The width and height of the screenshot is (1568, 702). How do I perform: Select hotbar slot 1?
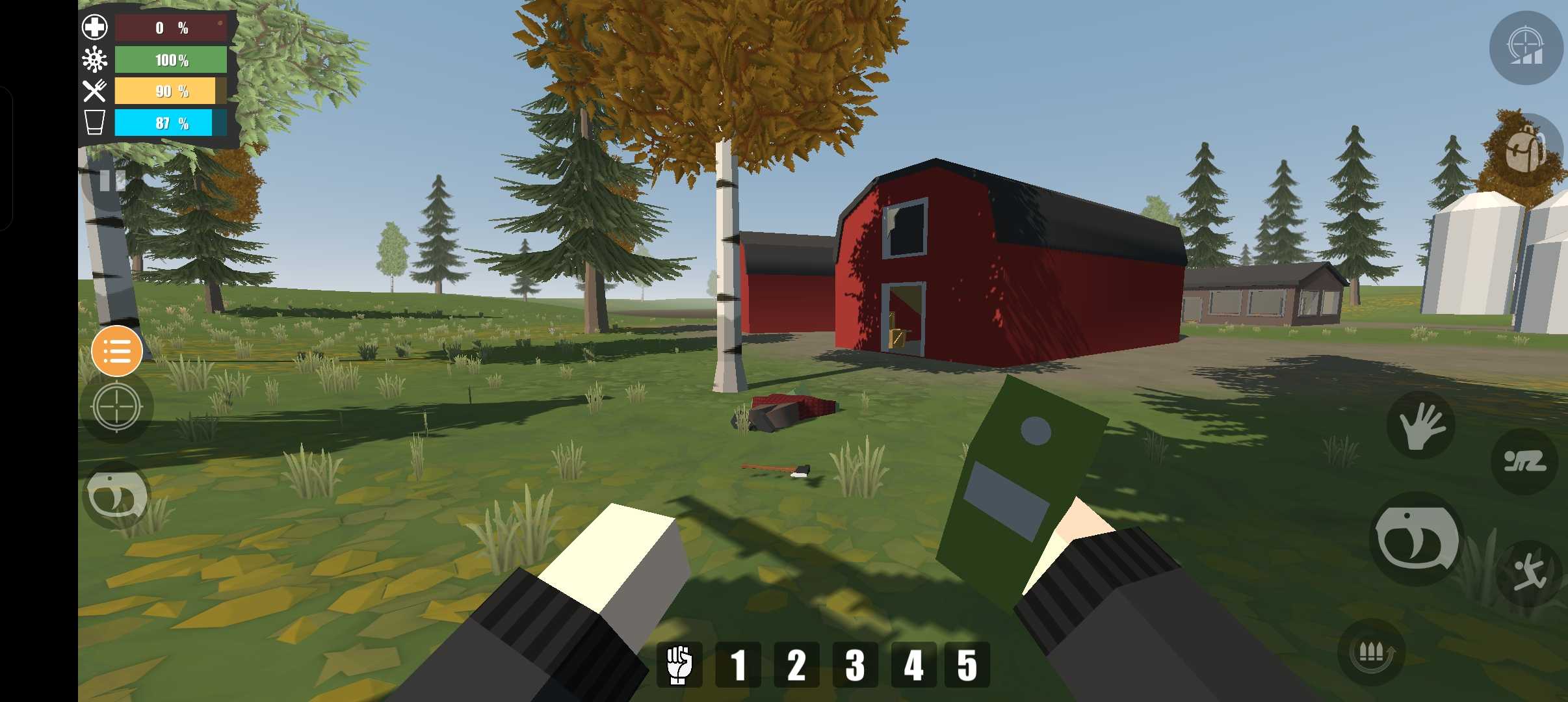(x=738, y=664)
